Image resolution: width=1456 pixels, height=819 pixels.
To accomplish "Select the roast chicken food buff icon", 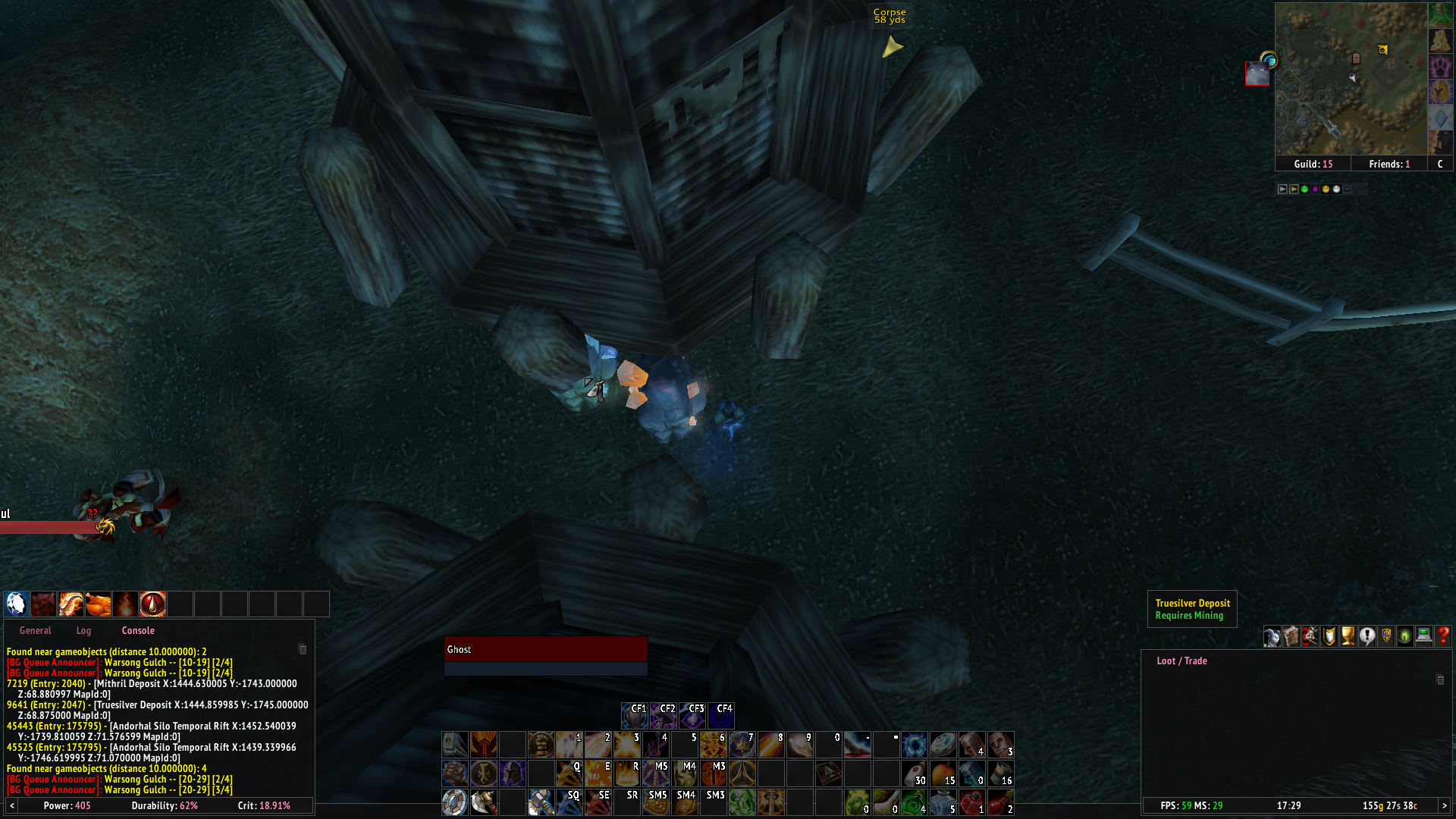I will coord(97,604).
